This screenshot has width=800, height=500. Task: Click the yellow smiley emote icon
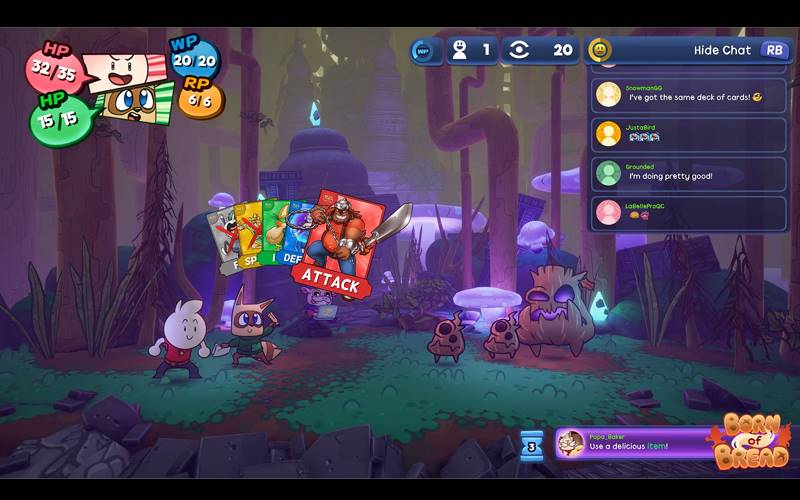click(x=599, y=50)
